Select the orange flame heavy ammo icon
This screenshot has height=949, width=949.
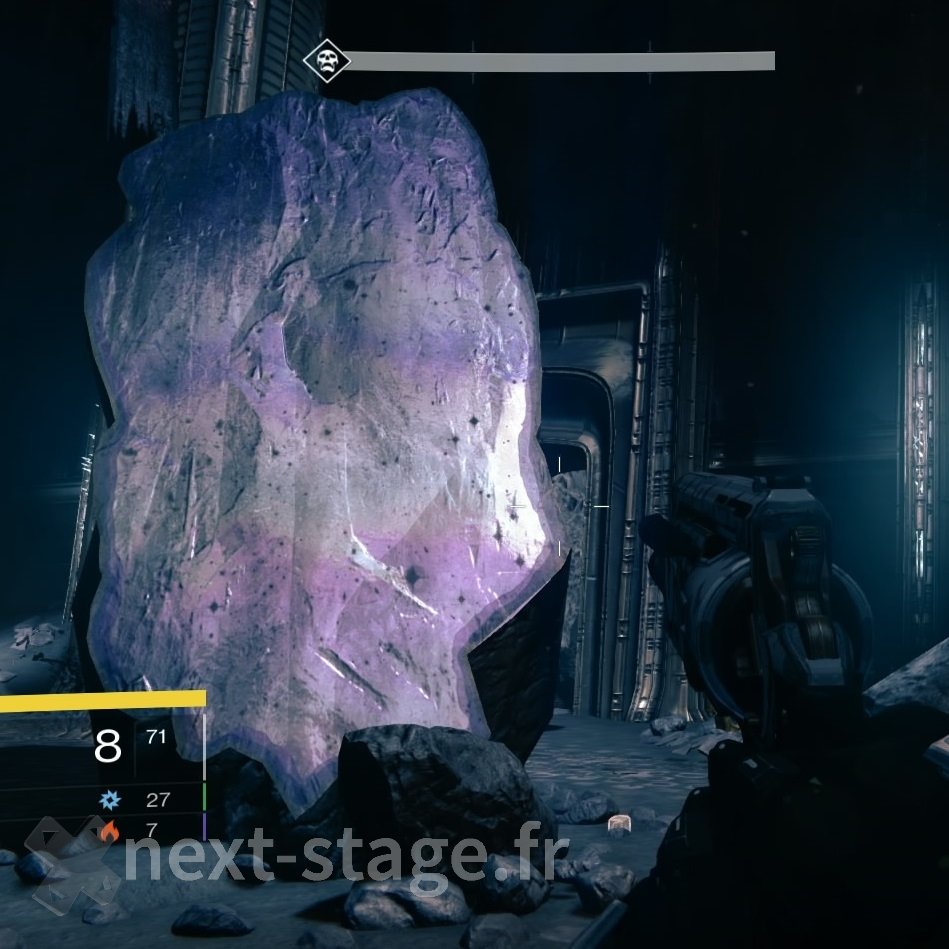tap(108, 830)
